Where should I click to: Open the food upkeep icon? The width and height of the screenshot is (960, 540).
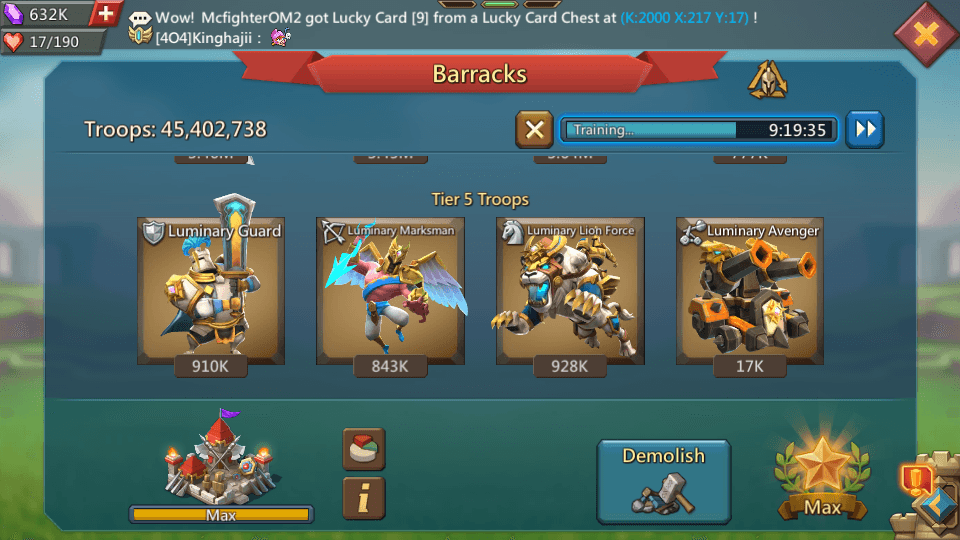point(364,449)
